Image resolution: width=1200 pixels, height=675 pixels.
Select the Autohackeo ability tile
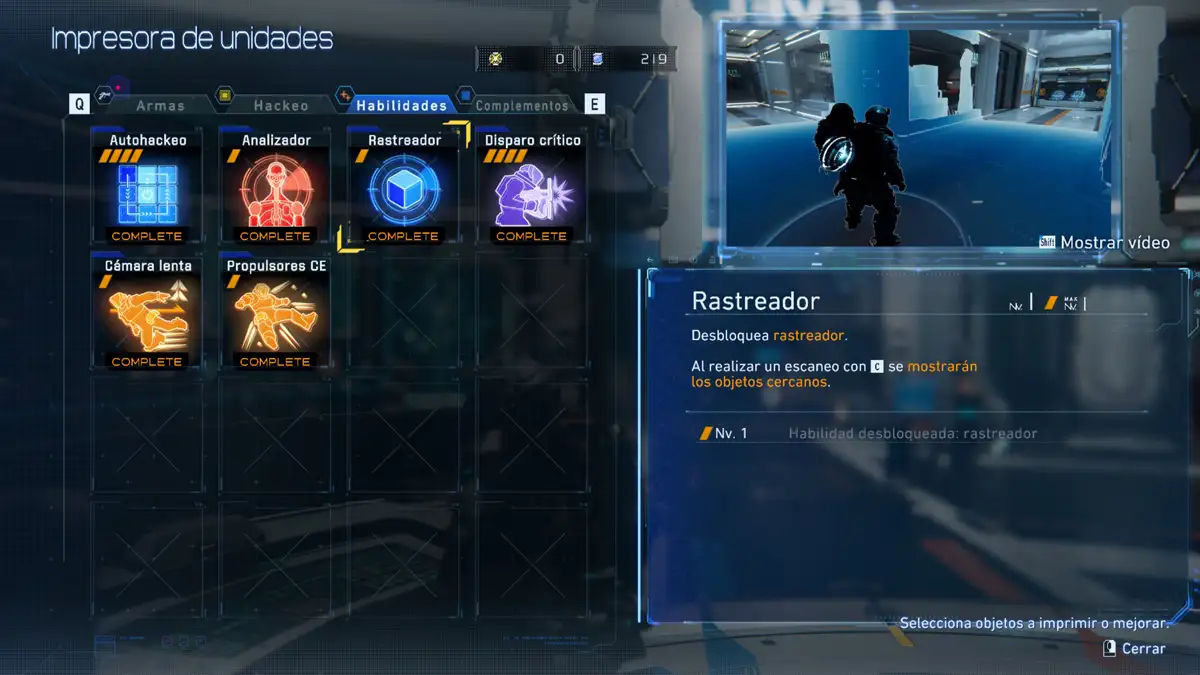[147, 190]
